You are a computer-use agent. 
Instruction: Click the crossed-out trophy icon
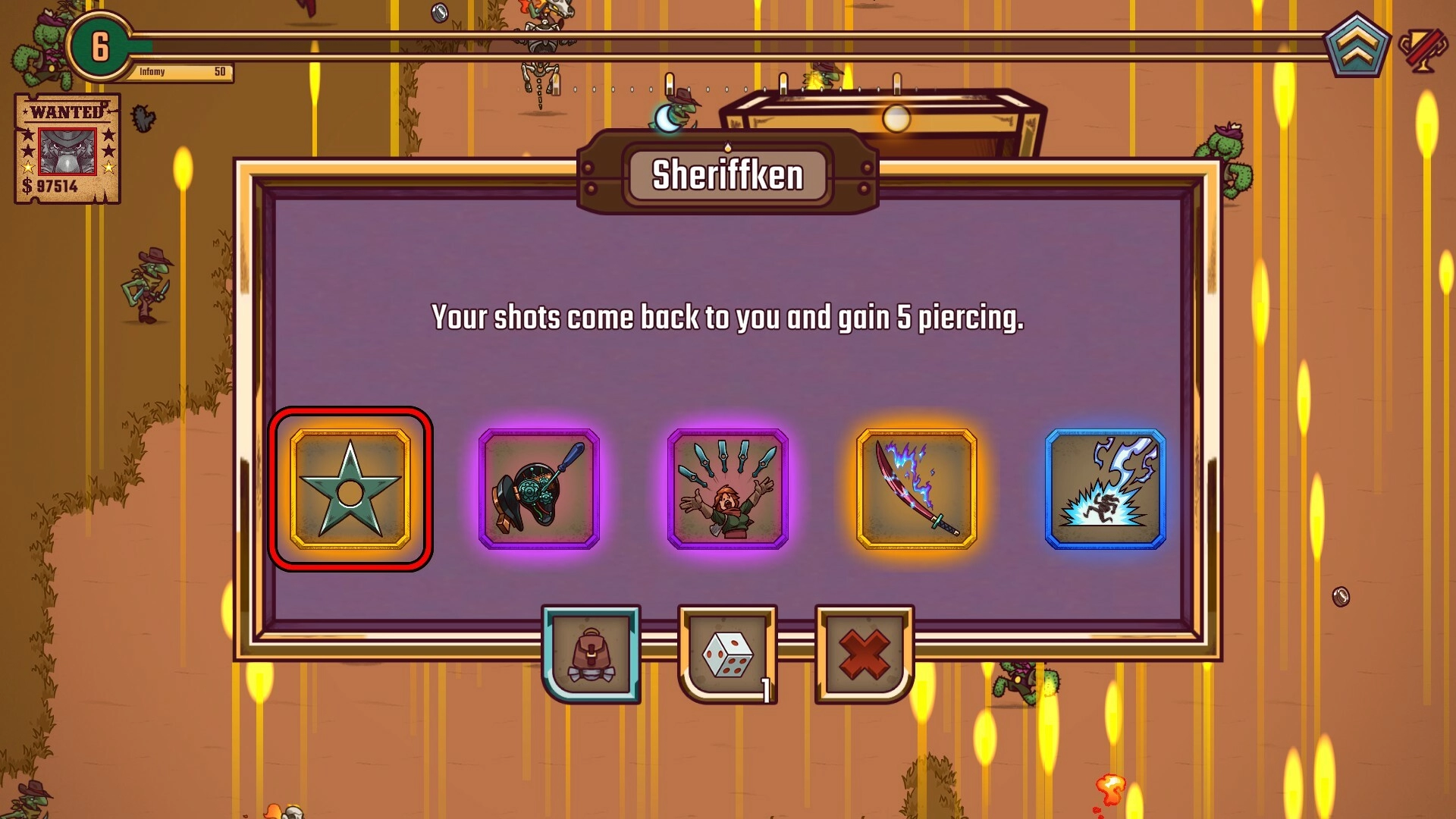pos(1422,49)
